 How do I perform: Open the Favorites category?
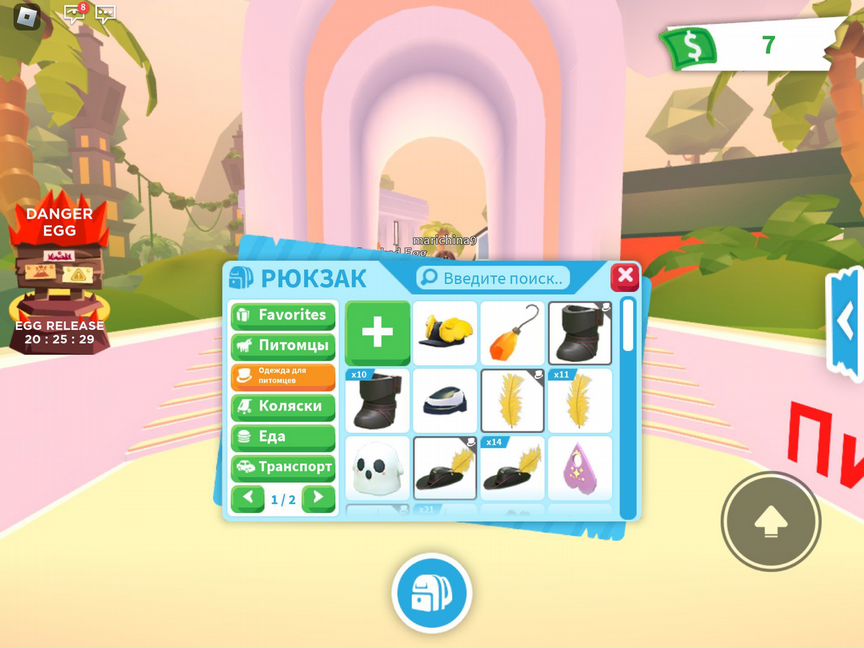point(283,315)
